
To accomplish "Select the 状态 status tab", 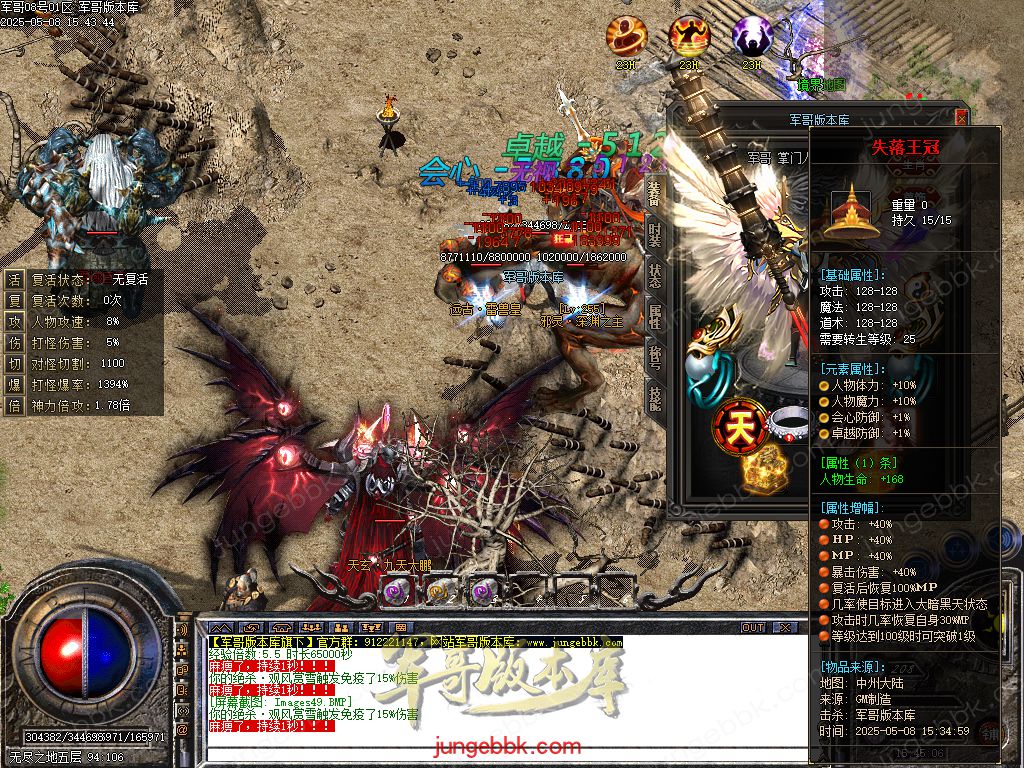I will 654,275.
